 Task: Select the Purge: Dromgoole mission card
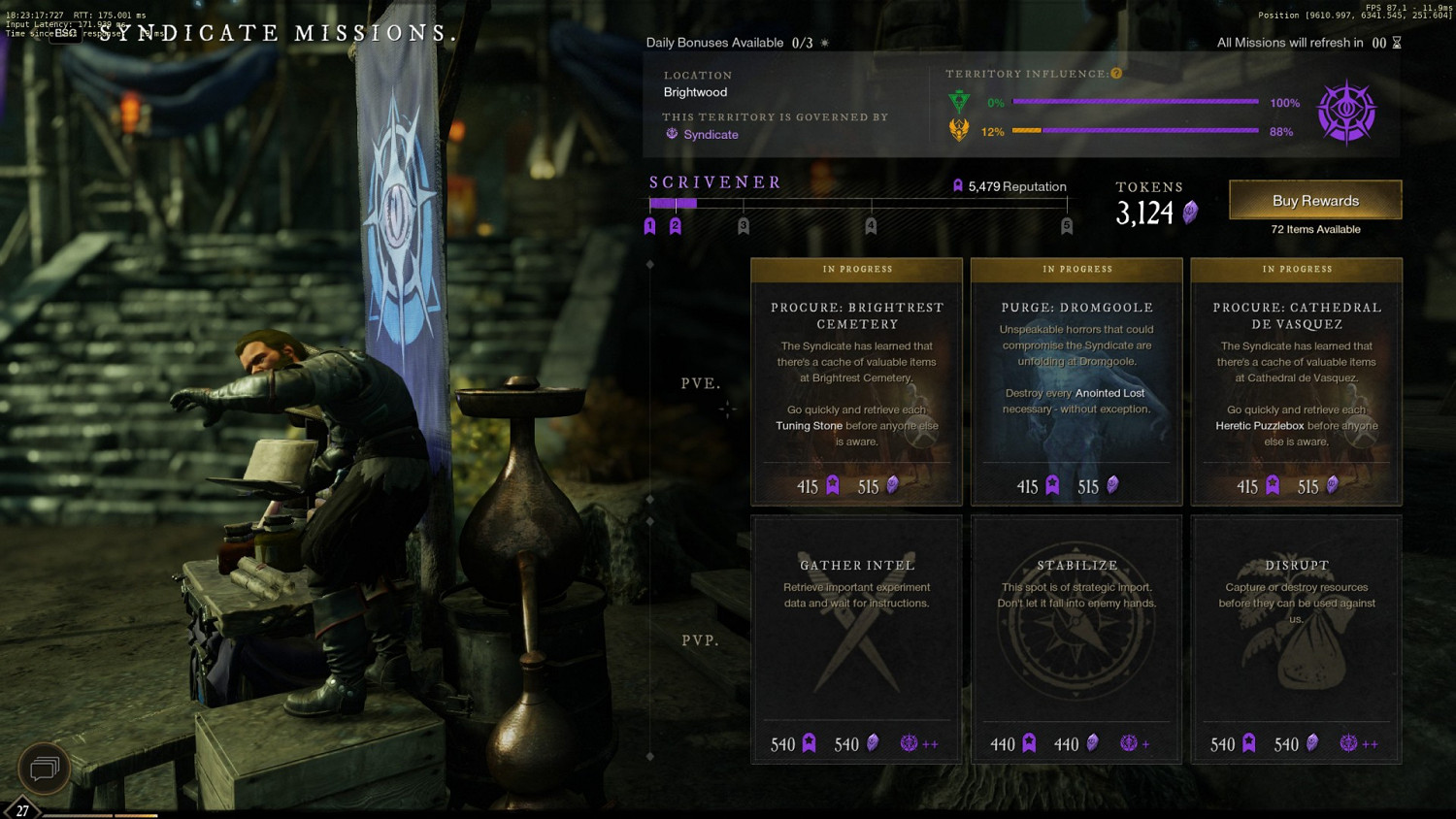tap(1076, 381)
